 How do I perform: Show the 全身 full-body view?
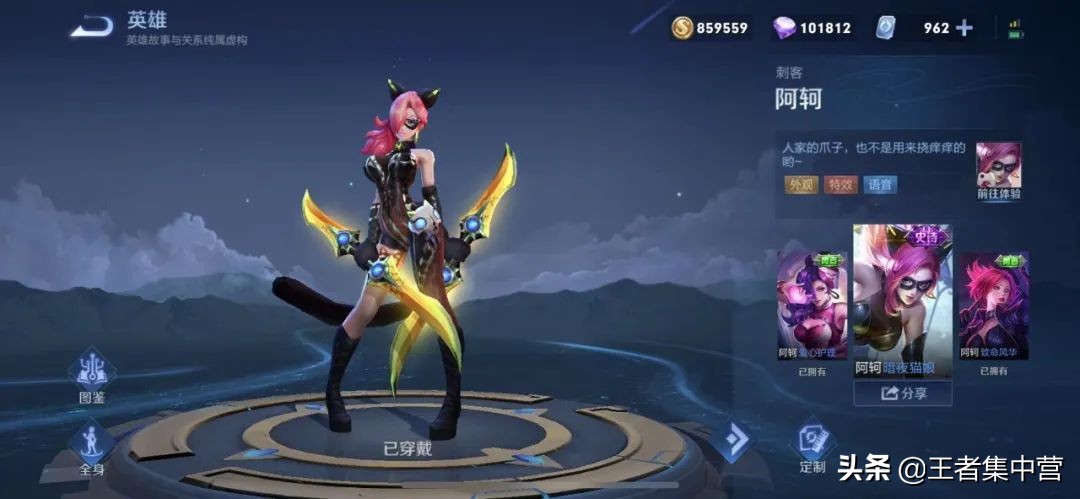tap(92, 447)
